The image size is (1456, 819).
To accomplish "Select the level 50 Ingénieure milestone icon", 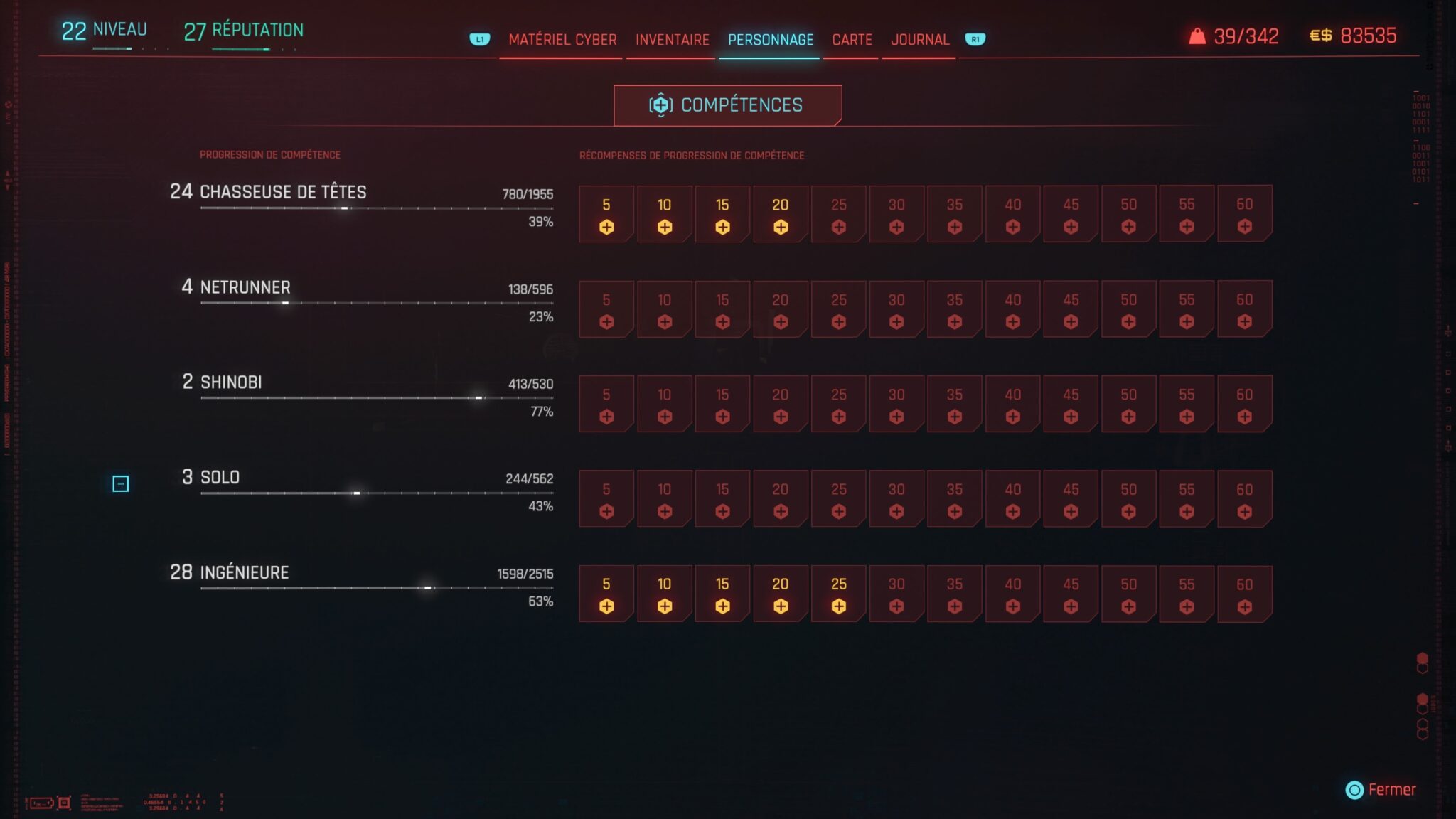I will 1128,594.
